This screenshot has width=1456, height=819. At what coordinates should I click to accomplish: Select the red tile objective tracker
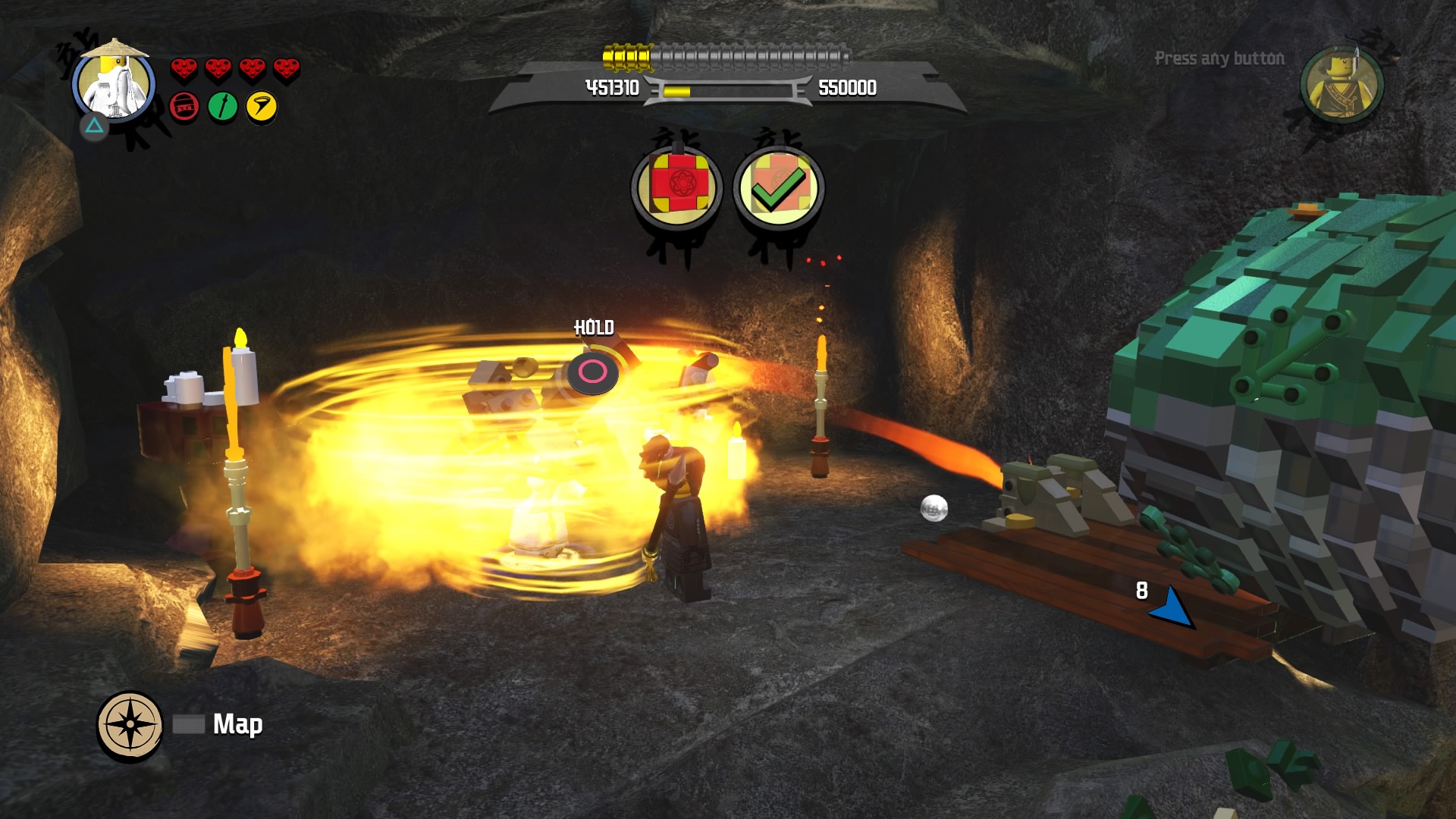676,187
